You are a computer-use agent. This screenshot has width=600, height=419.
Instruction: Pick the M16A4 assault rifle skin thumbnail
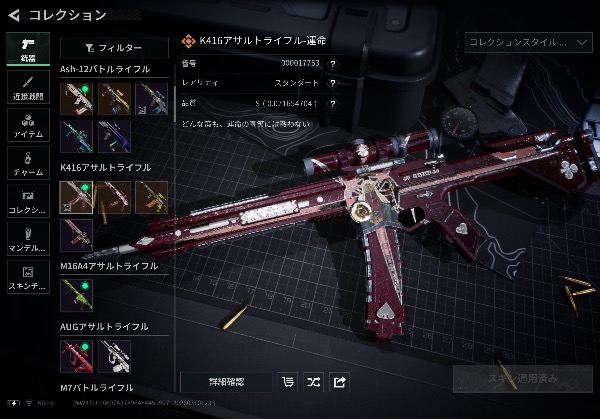(x=77, y=294)
